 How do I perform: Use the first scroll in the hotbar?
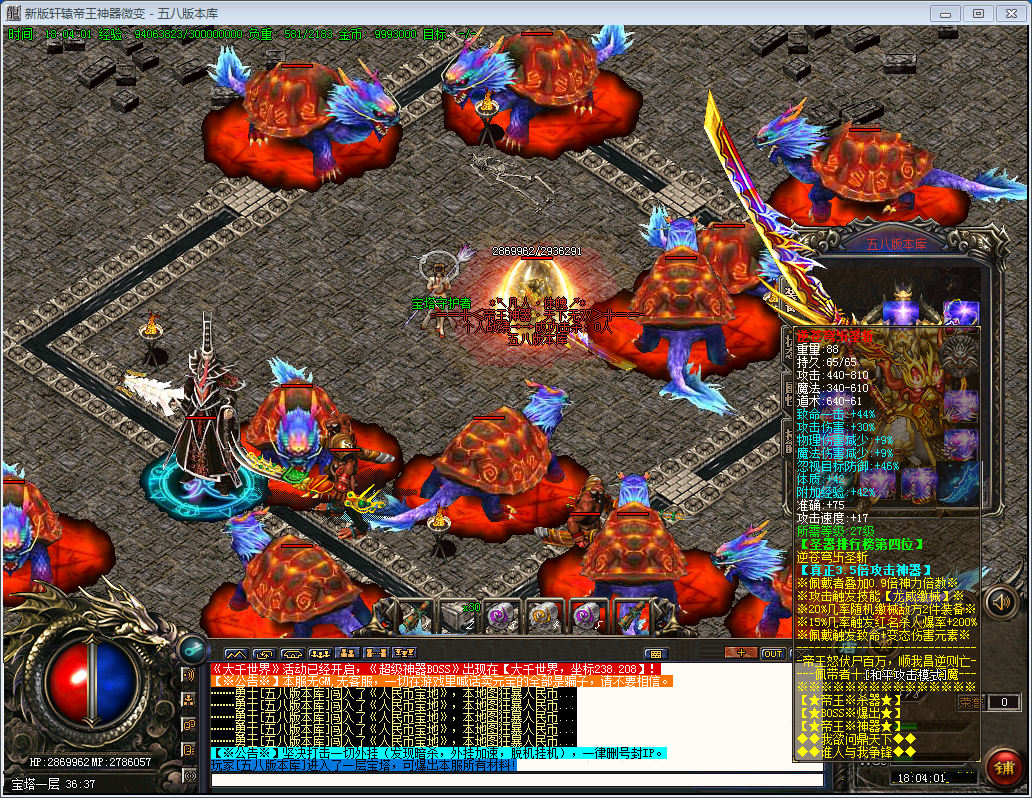[503, 615]
